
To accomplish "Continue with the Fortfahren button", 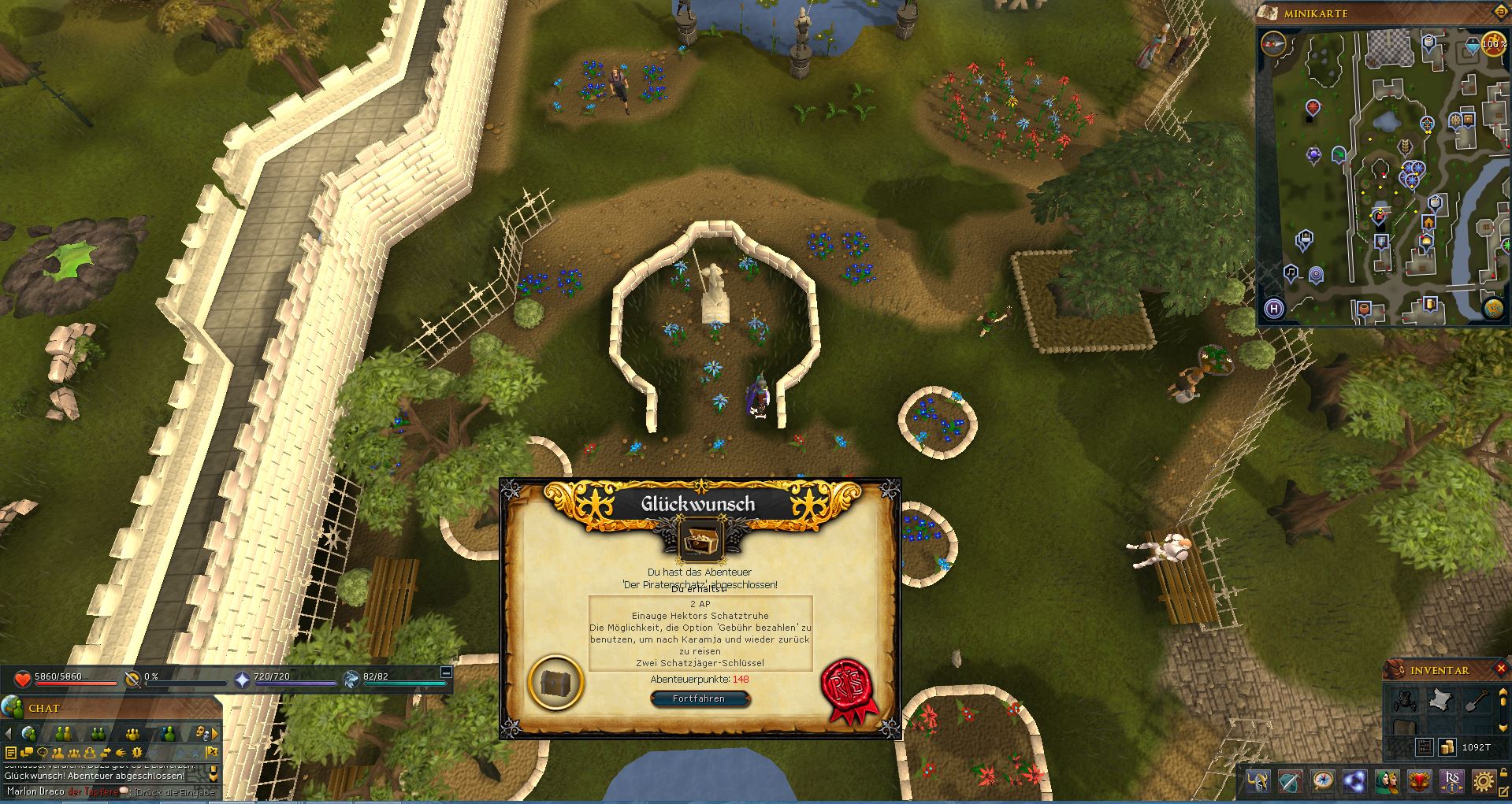I will pos(699,698).
